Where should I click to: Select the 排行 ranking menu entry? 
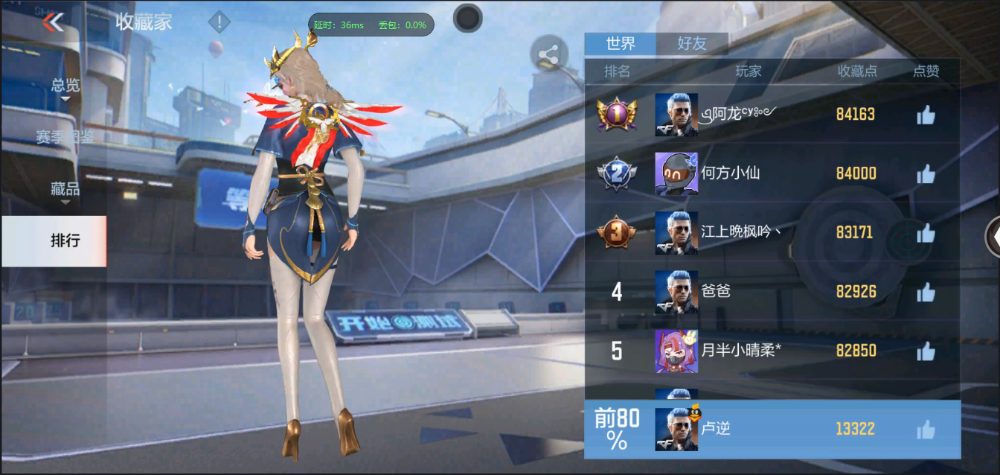[66, 240]
